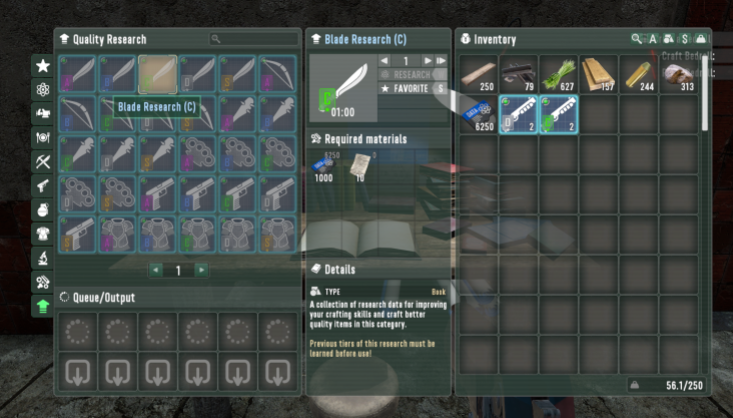Open the pickaxe tools category tab
Viewport: 733px width, 418px height.
[43, 162]
